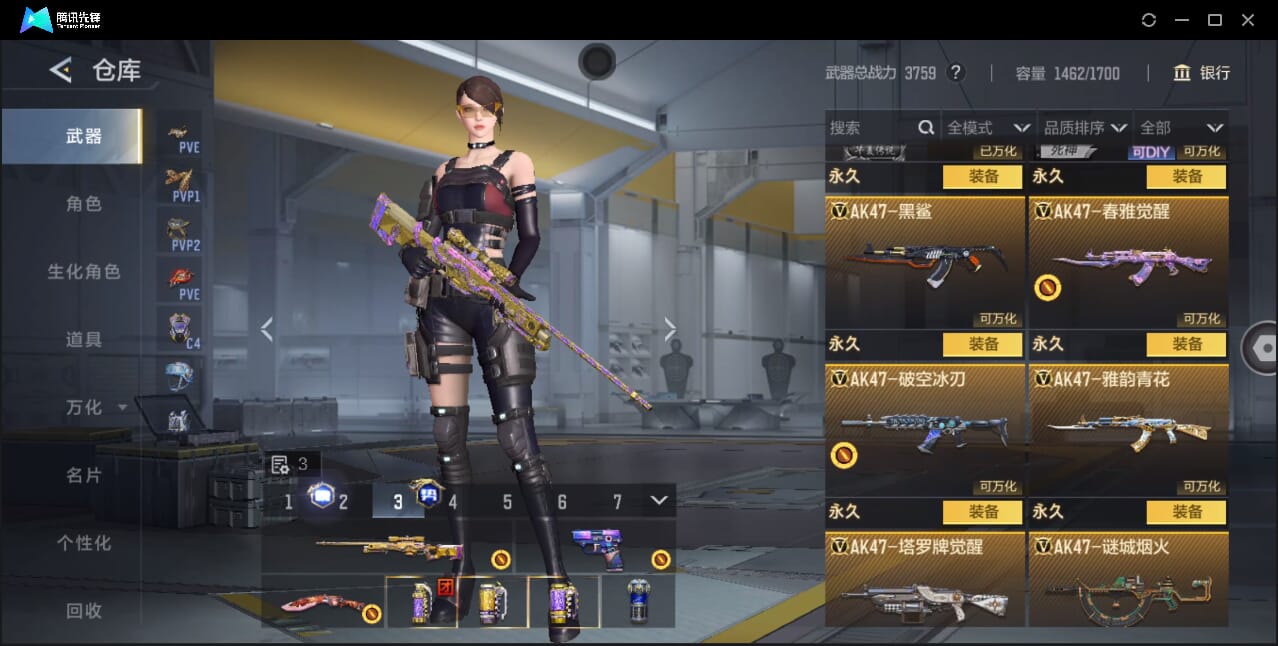
Task: Click the 搜索 weapon search field
Action: pyautogui.click(x=872, y=128)
